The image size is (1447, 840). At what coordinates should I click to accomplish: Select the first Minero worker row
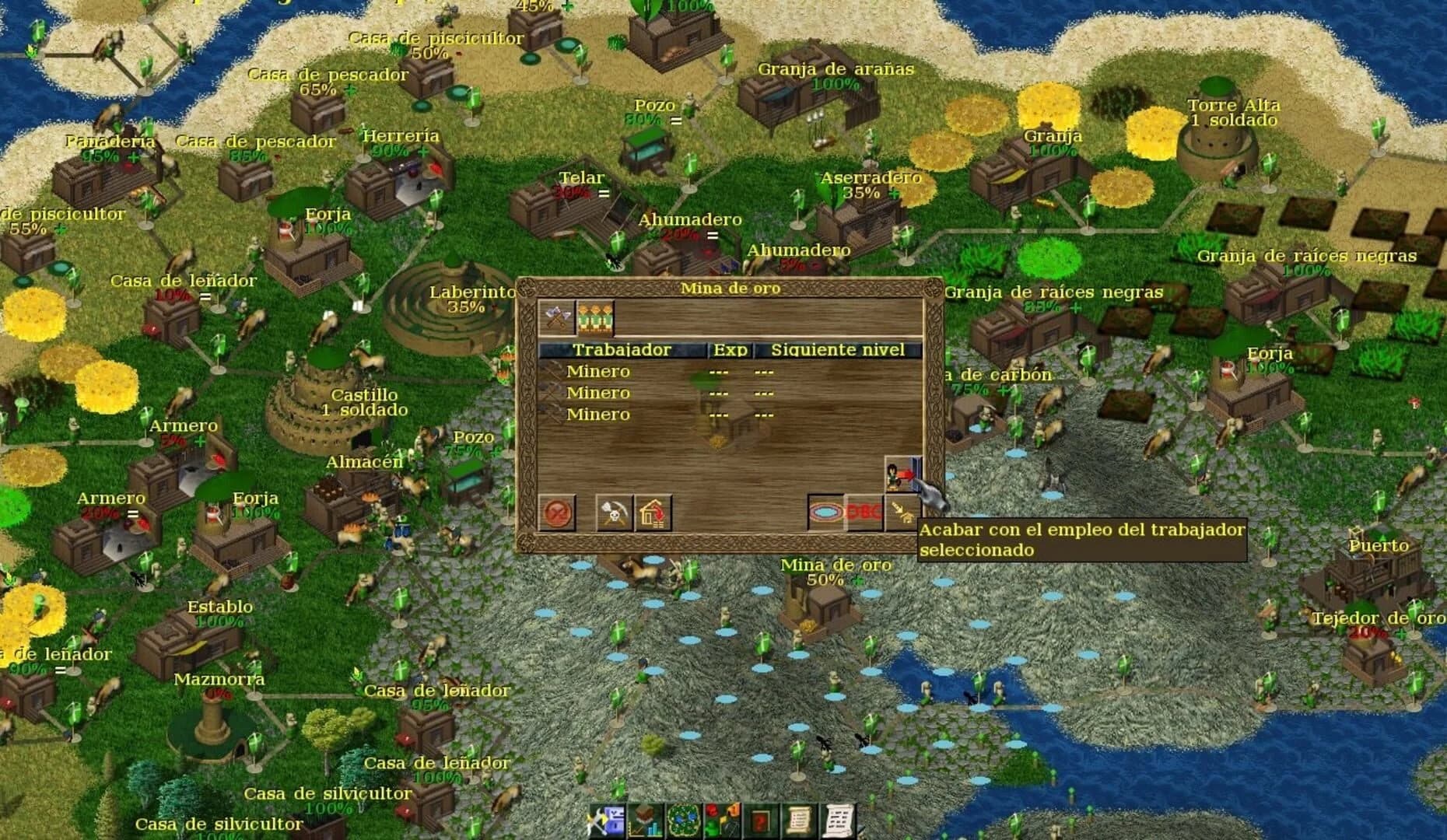pyautogui.click(x=599, y=372)
